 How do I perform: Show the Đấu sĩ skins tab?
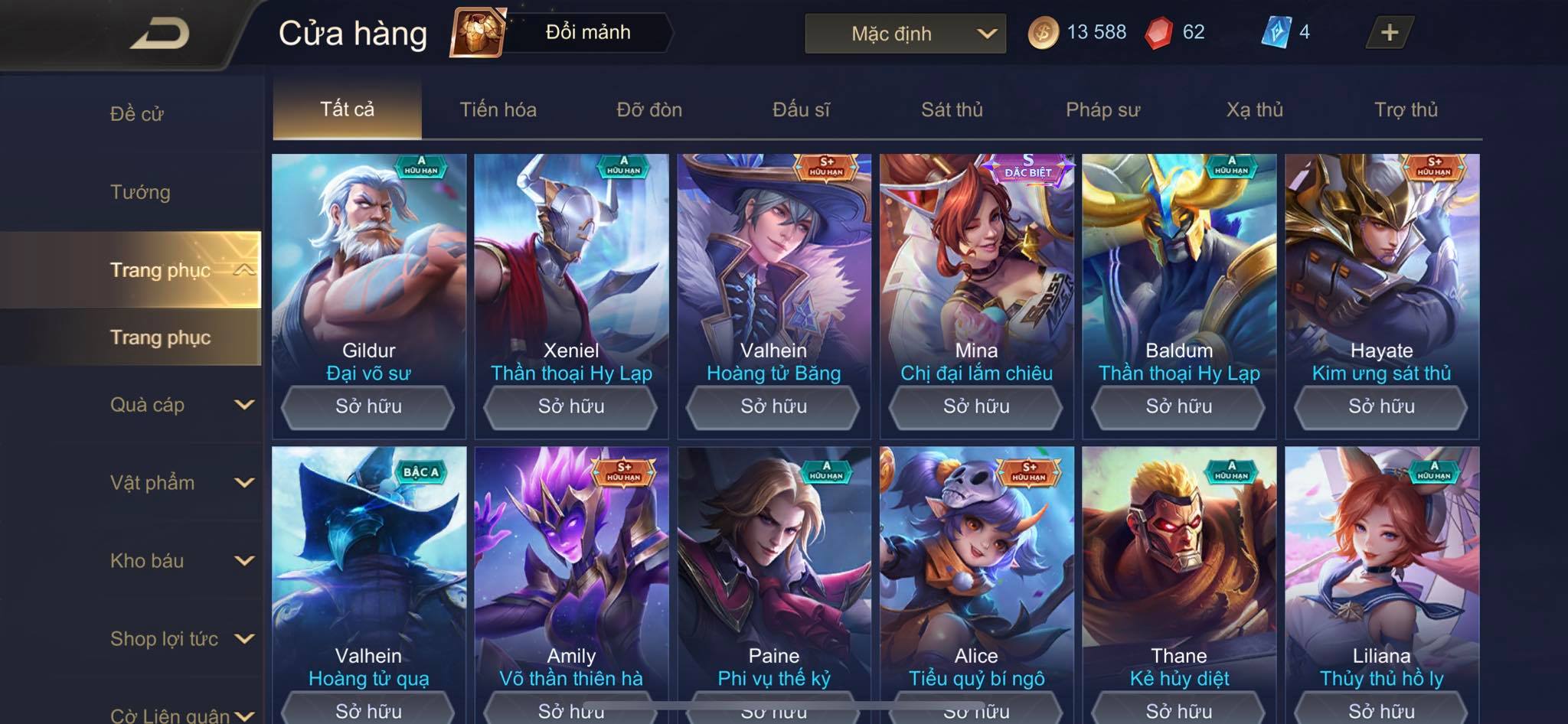click(801, 109)
